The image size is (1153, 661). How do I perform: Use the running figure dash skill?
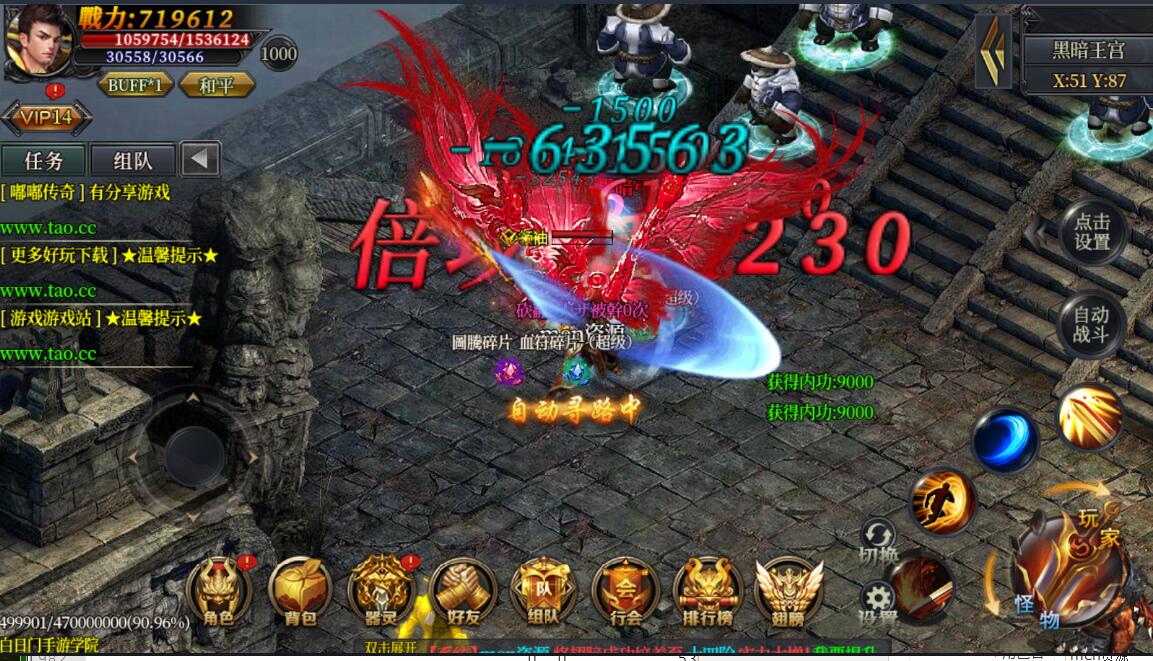click(942, 502)
